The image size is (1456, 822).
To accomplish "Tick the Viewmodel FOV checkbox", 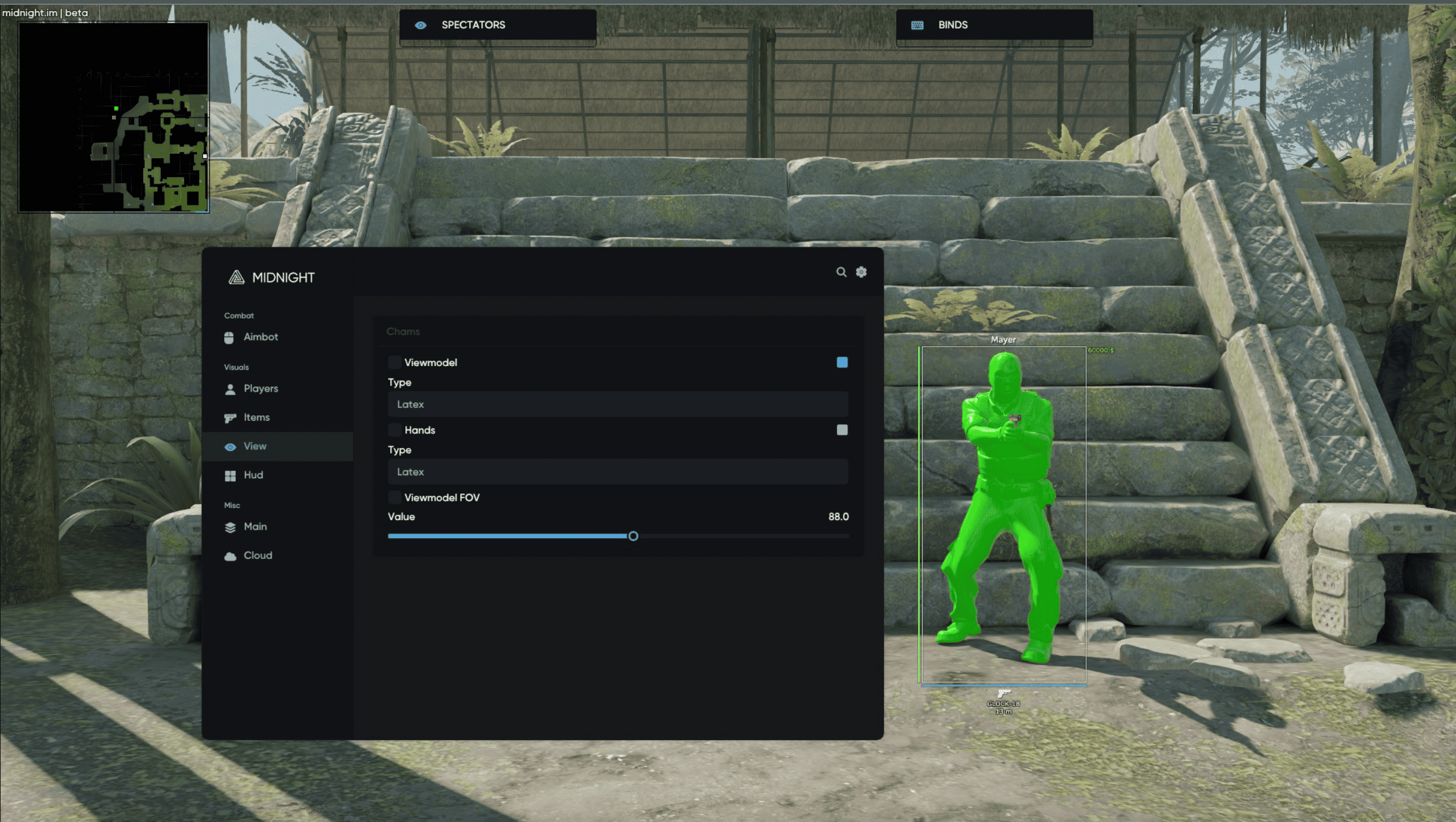I will [x=395, y=498].
